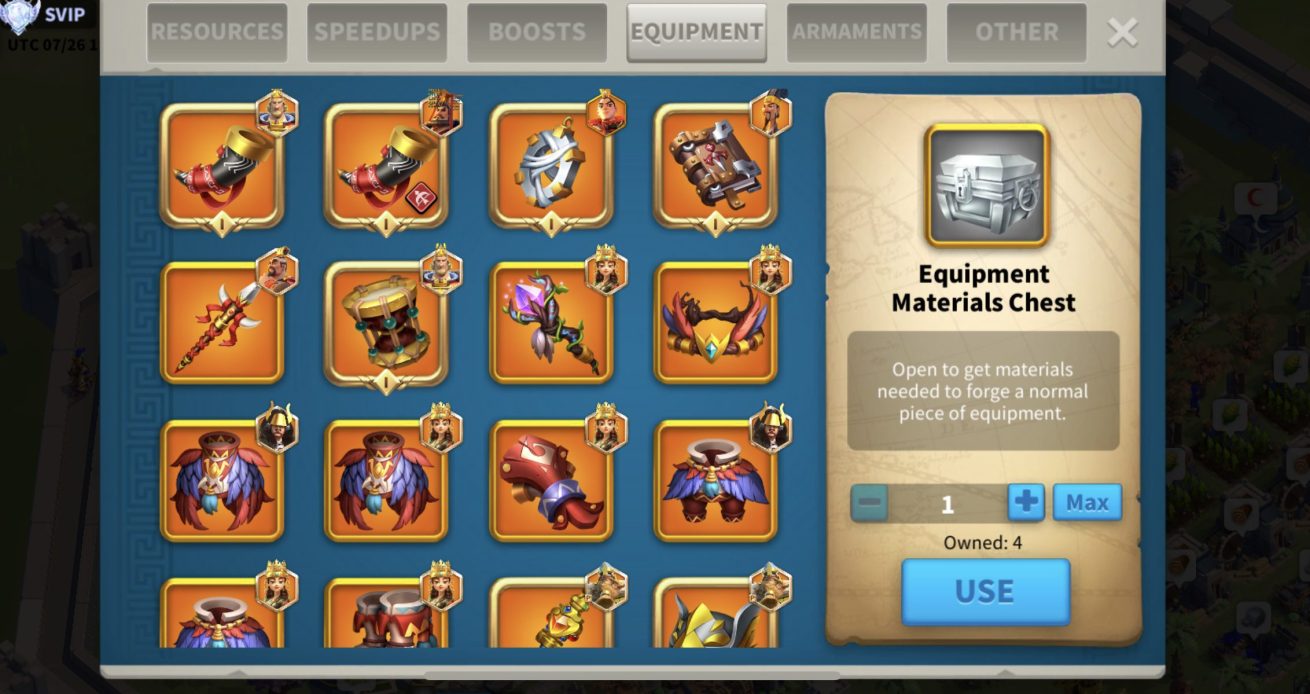Open the SVIP badge
This screenshot has height=694, width=1310.
point(50,16)
